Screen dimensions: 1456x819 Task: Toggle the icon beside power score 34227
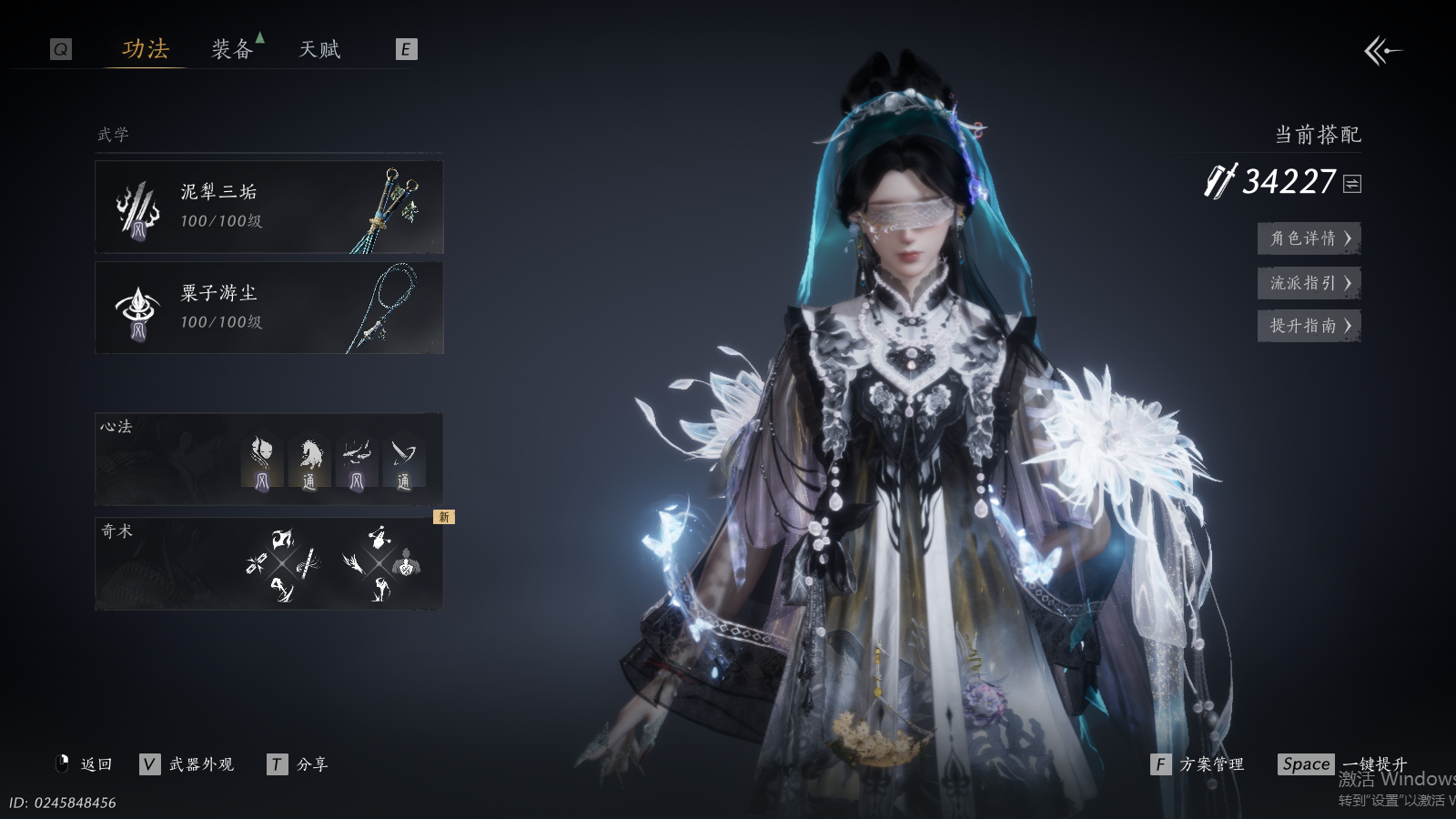tap(1352, 184)
